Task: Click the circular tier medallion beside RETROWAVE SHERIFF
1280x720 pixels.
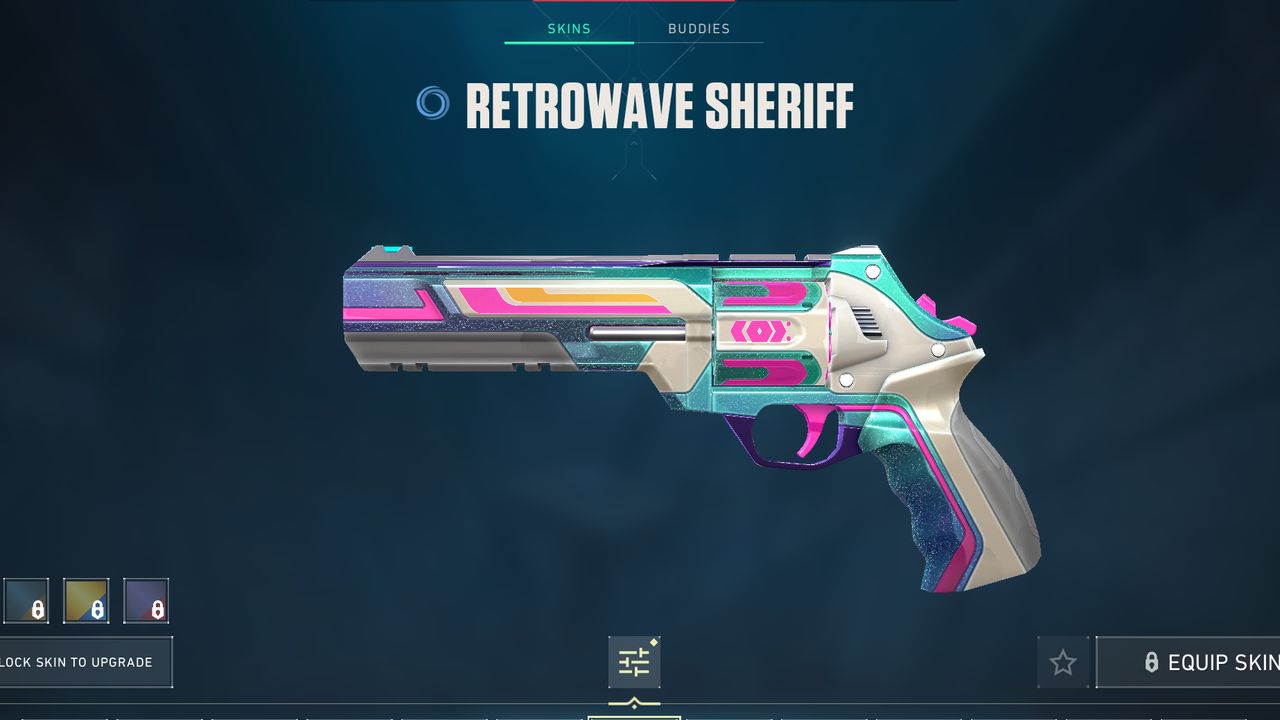Action: (x=433, y=103)
